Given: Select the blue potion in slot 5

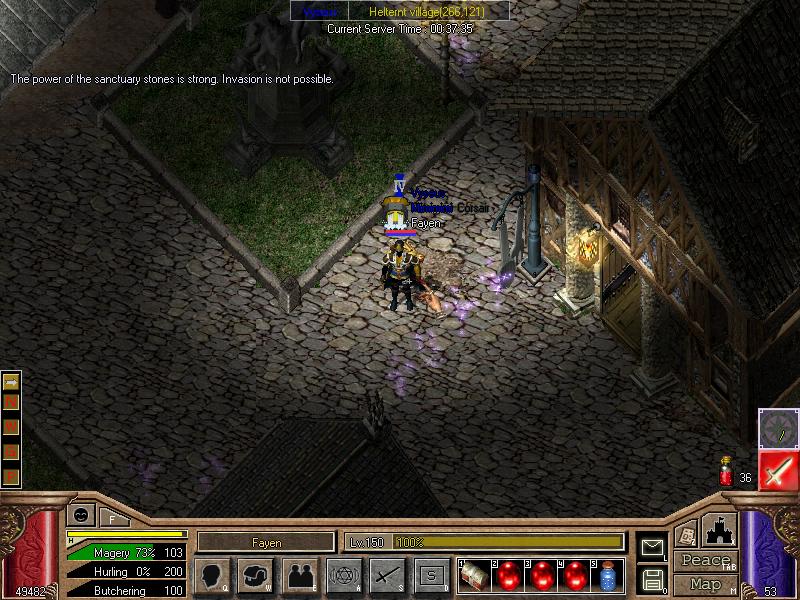Looking at the screenshot, I should point(608,575).
